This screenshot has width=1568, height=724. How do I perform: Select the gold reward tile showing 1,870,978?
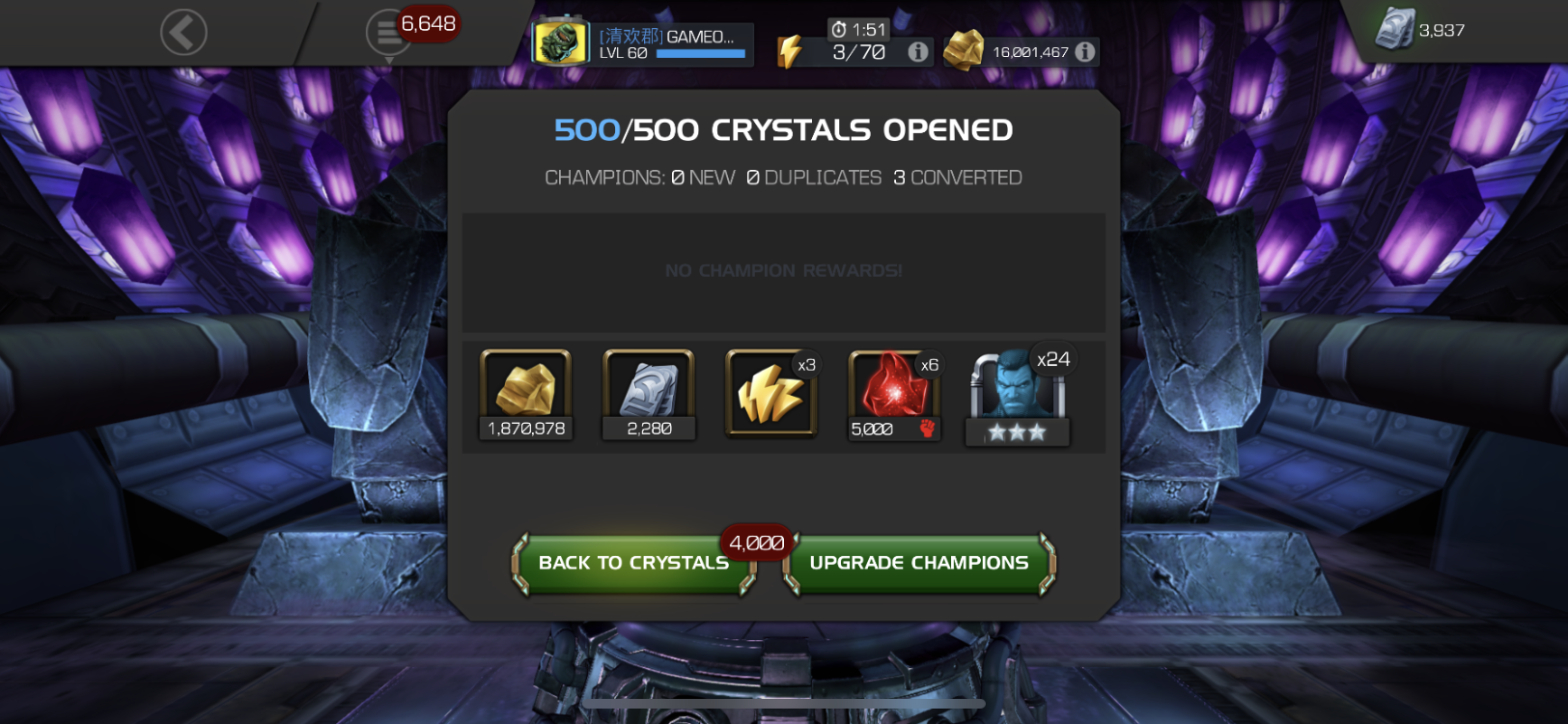[x=525, y=394]
